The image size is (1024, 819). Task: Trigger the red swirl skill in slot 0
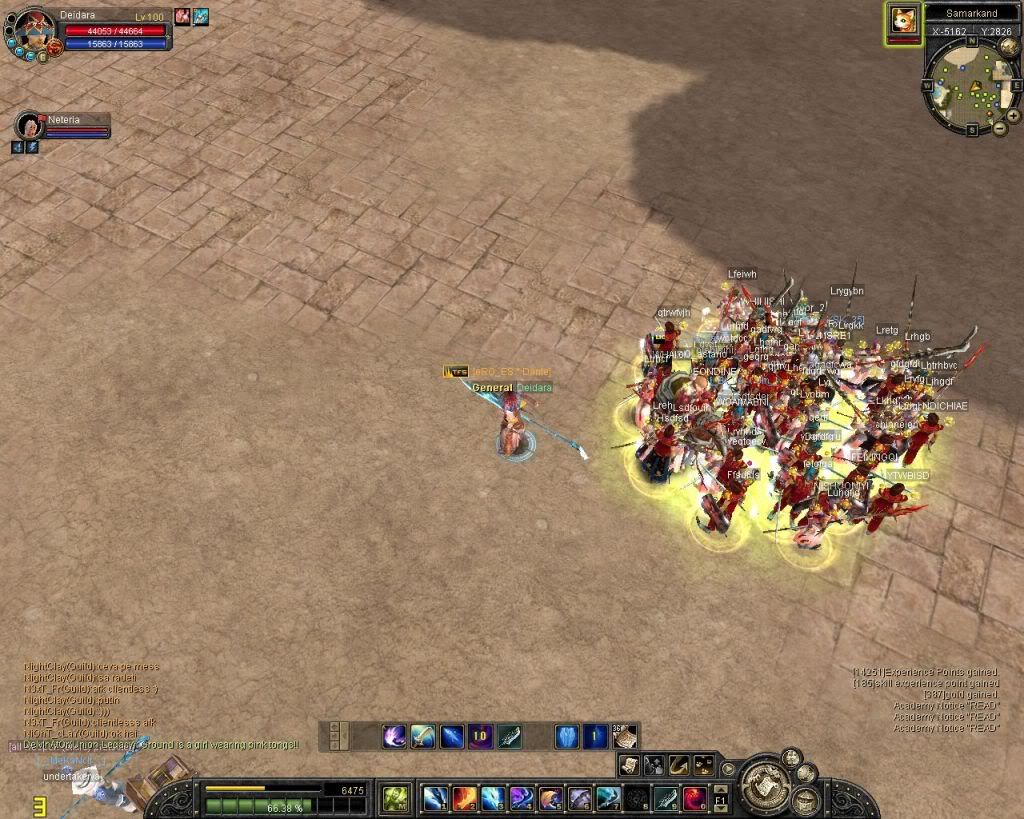pos(695,798)
